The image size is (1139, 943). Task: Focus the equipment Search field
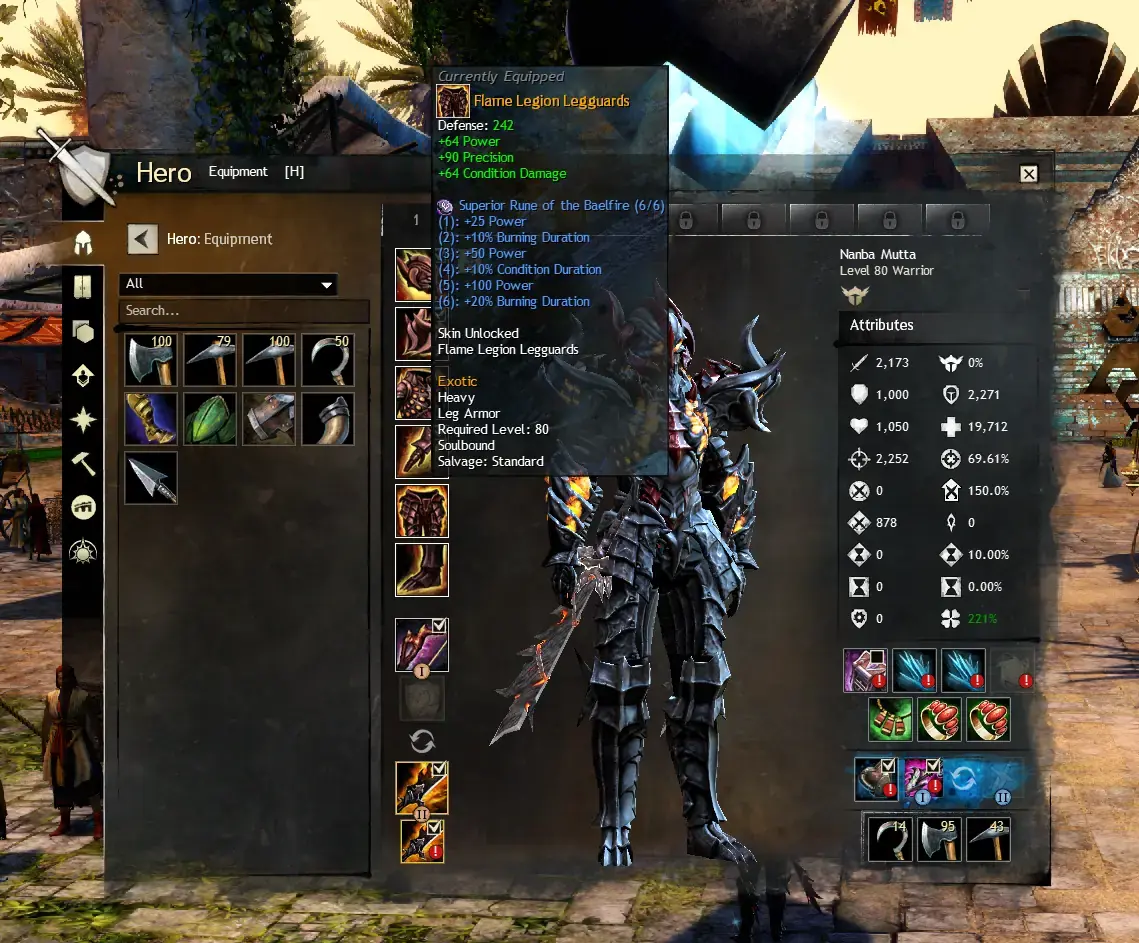click(243, 311)
